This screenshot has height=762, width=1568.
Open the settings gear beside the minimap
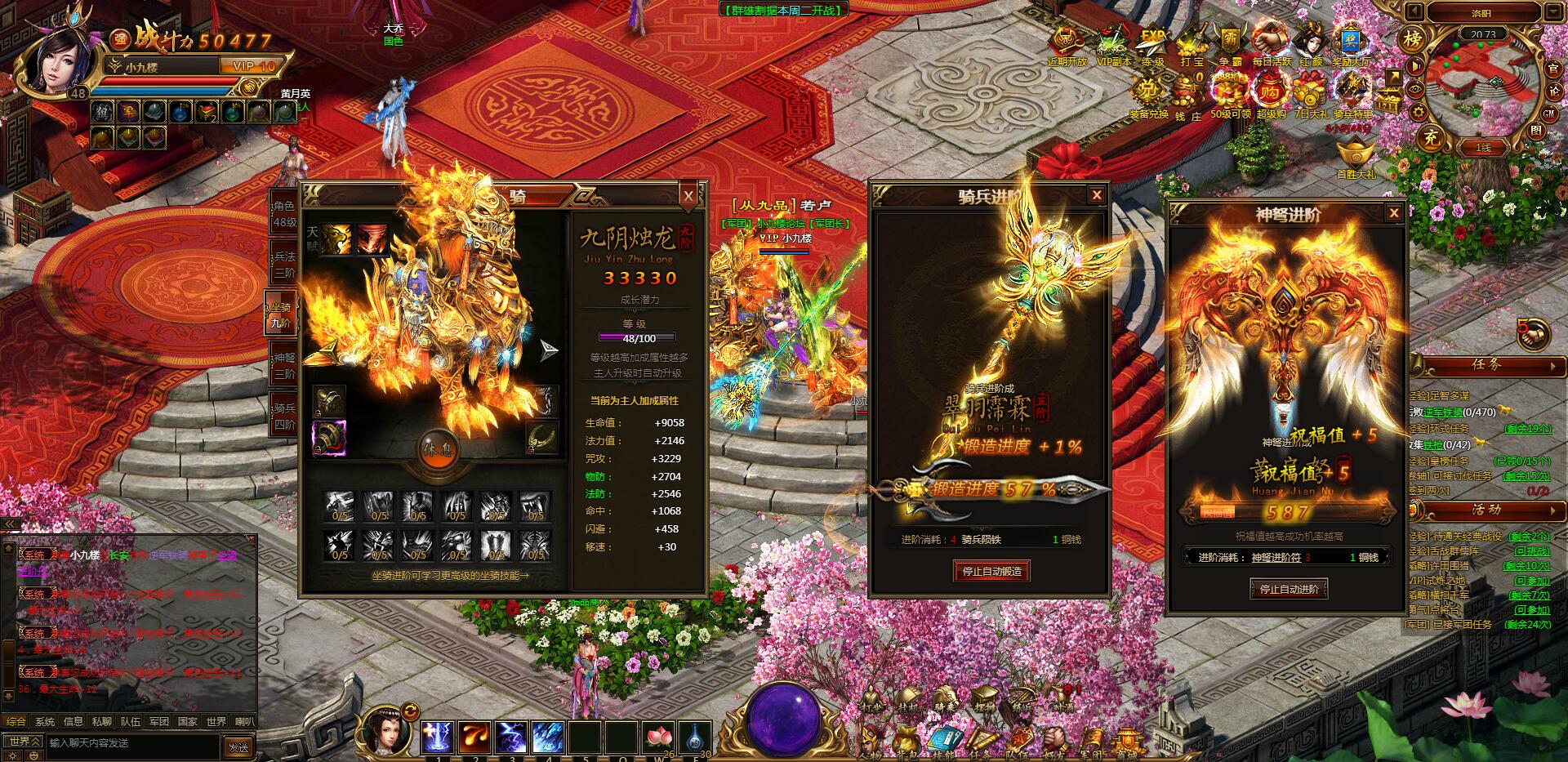pyautogui.click(x=1419, y=113)
